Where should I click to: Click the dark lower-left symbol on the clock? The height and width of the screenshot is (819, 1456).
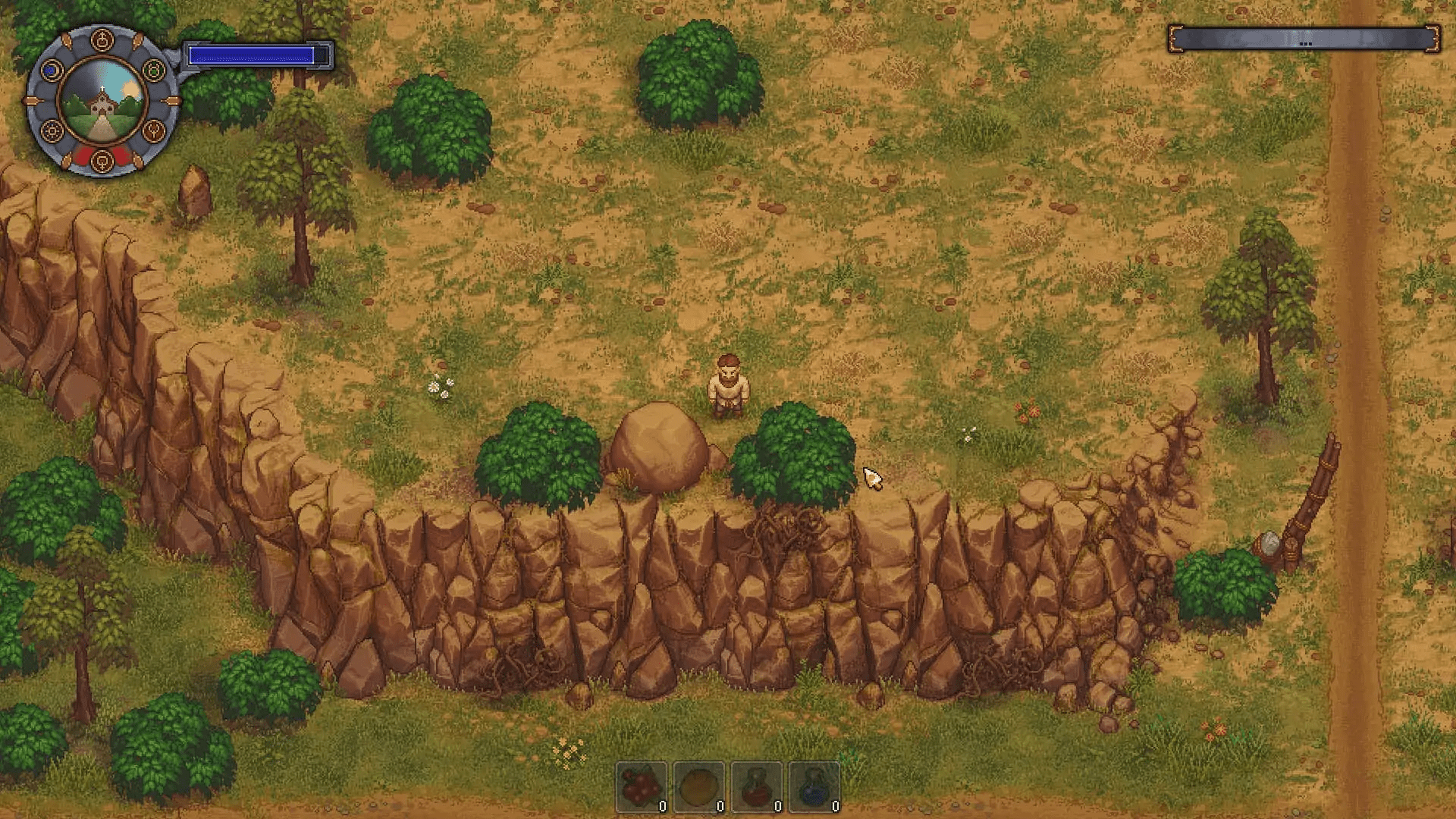pos(52,132)
